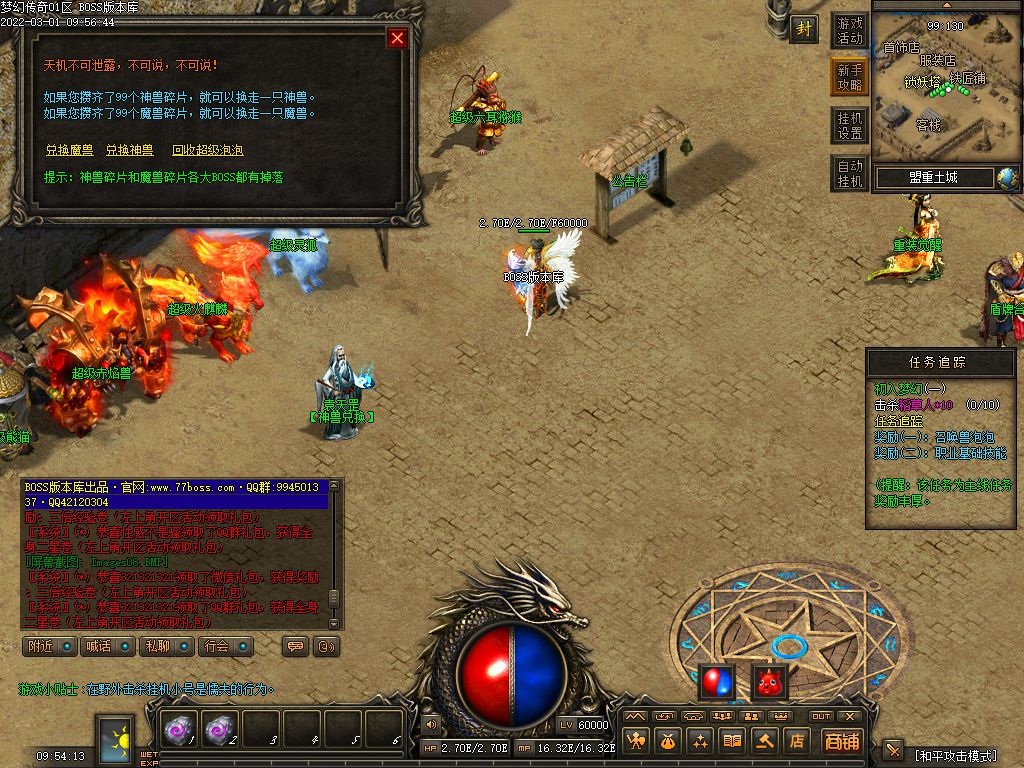The image size is (1024, 768).
Task: Open the 游戏活动 events button
Action: (x=849, y=30)
